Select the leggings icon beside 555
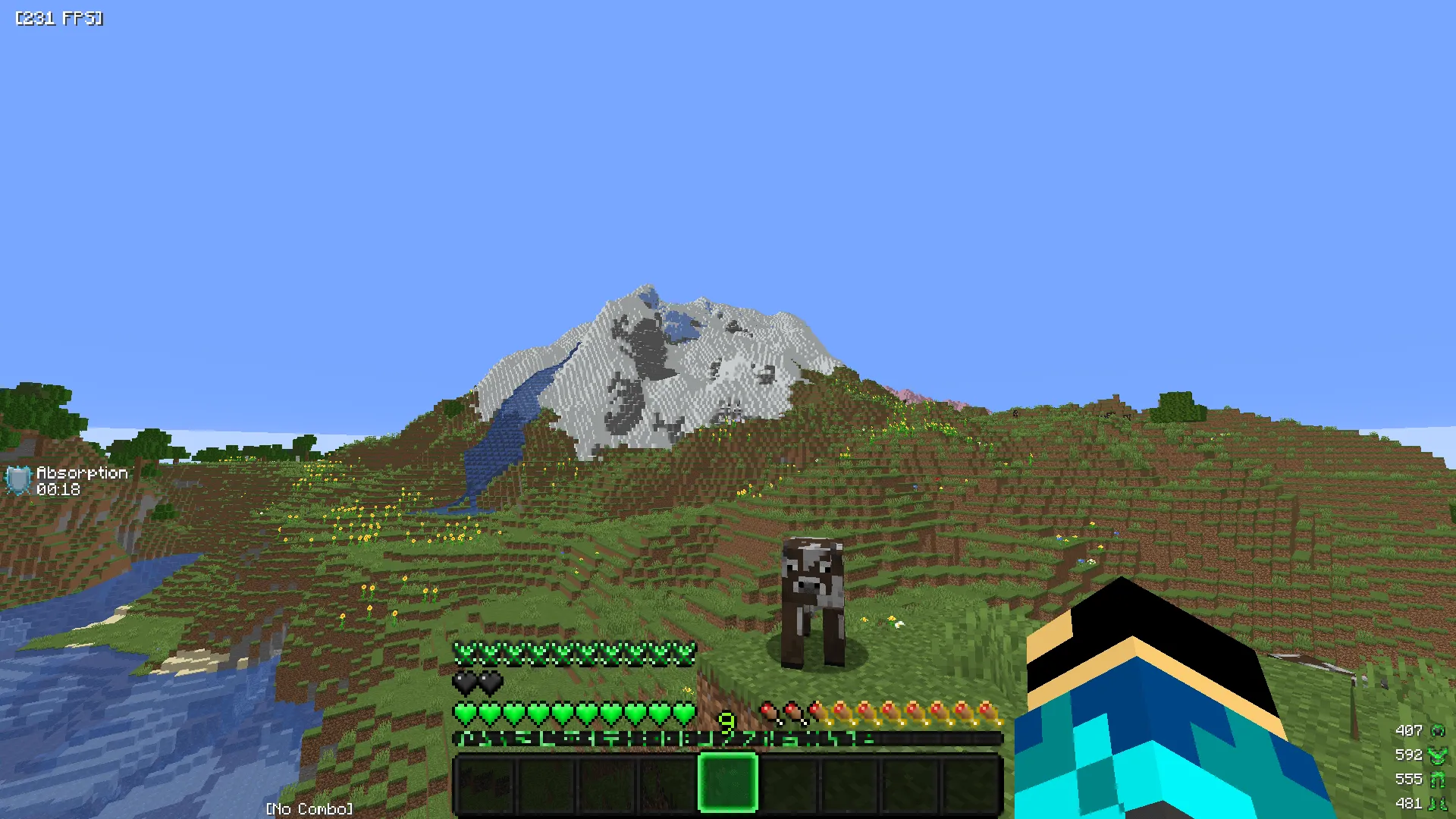Viewport: 1456px width, 819px height. click(x=1437, y=778)
